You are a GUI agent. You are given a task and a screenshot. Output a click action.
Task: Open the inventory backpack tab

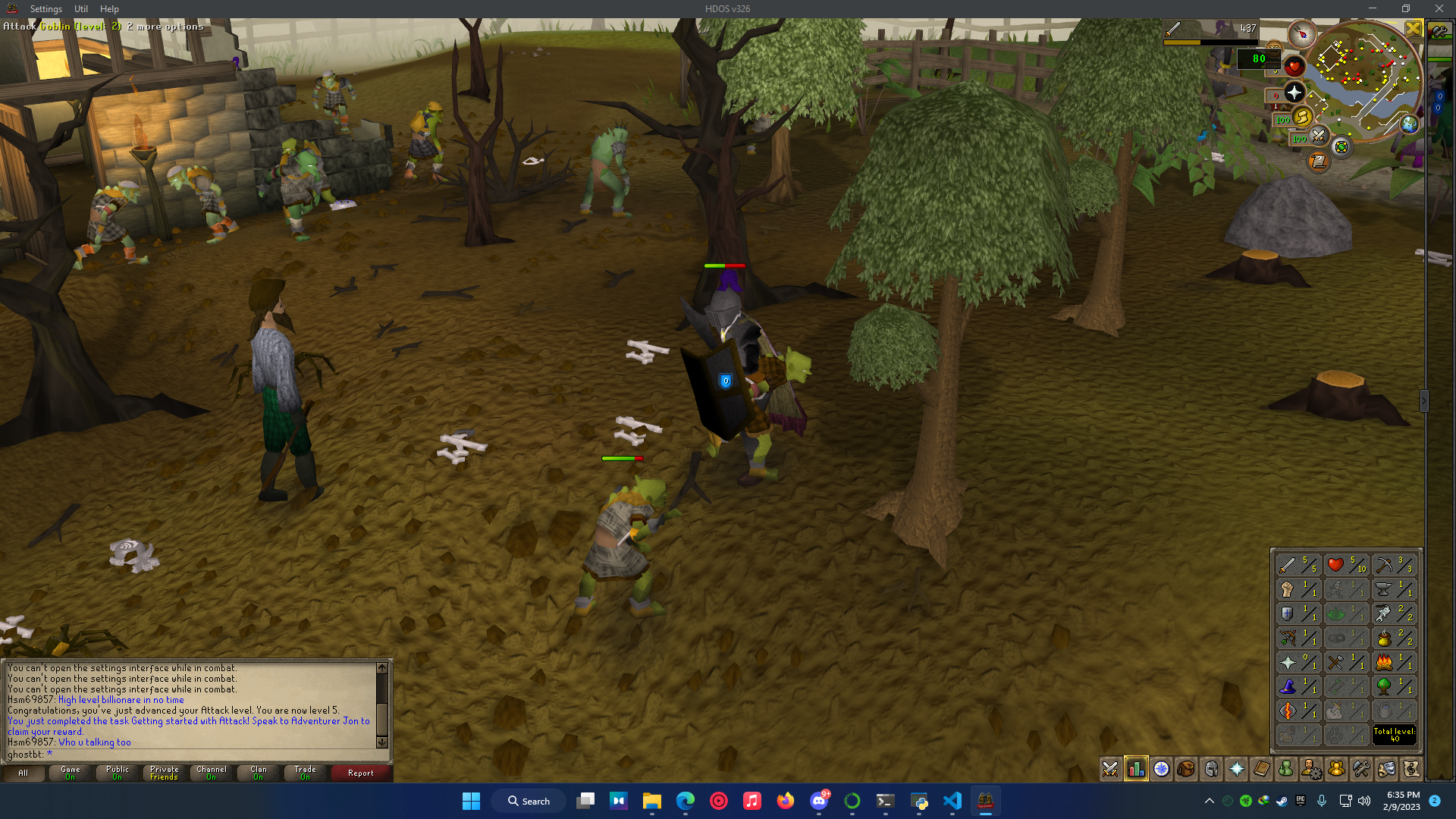(x=1186, y=769)
